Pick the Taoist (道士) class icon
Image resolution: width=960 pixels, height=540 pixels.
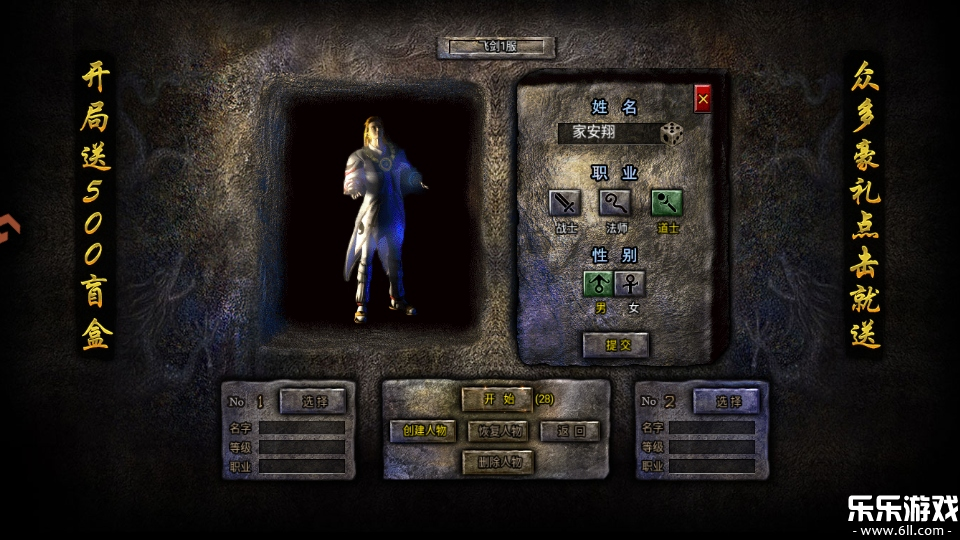[x=667, y=203]
